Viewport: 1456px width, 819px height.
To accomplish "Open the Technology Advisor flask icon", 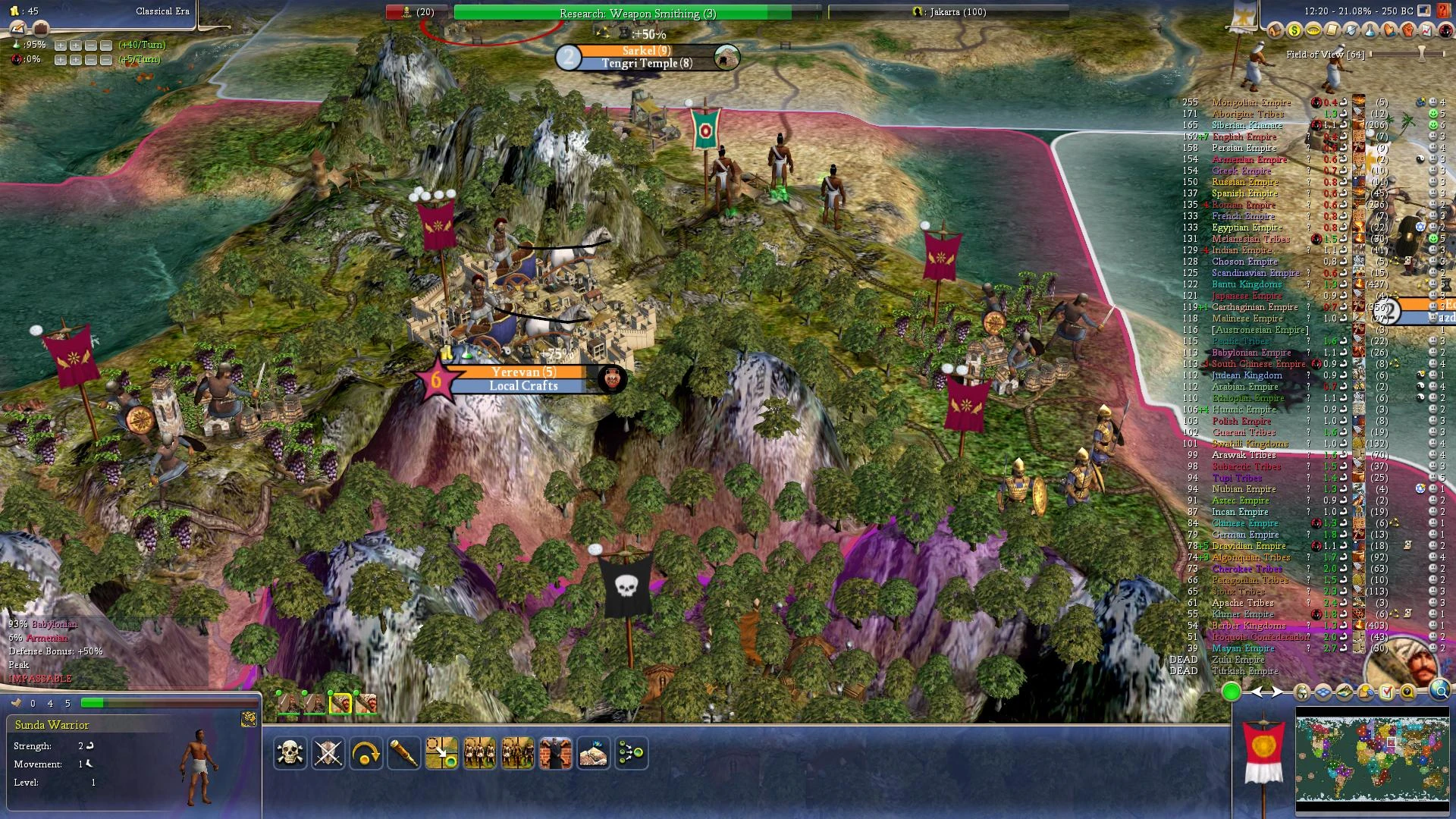I will coord(1371,30).
